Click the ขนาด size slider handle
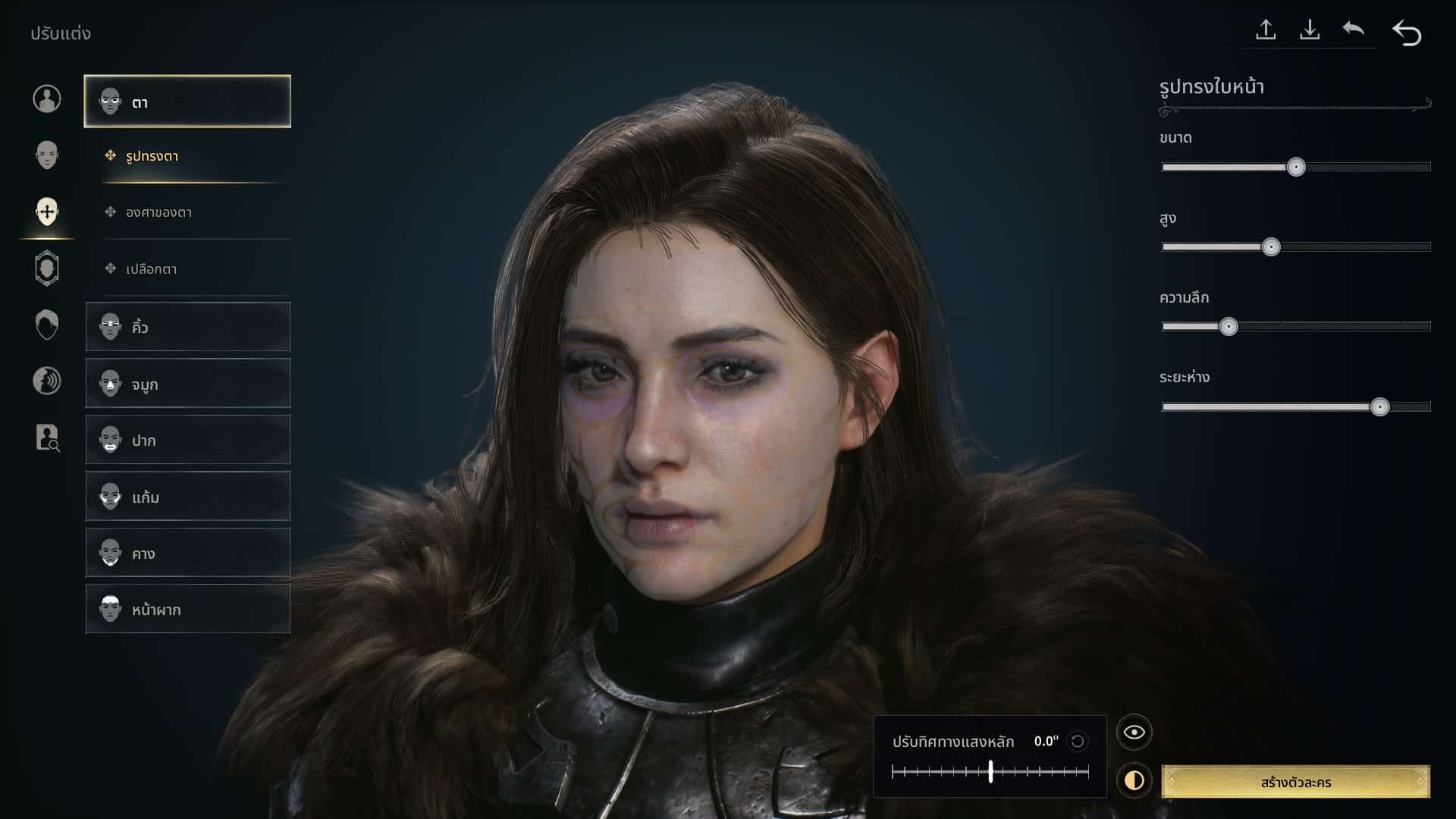The image size is (1456, 819). pos(1296,167)
